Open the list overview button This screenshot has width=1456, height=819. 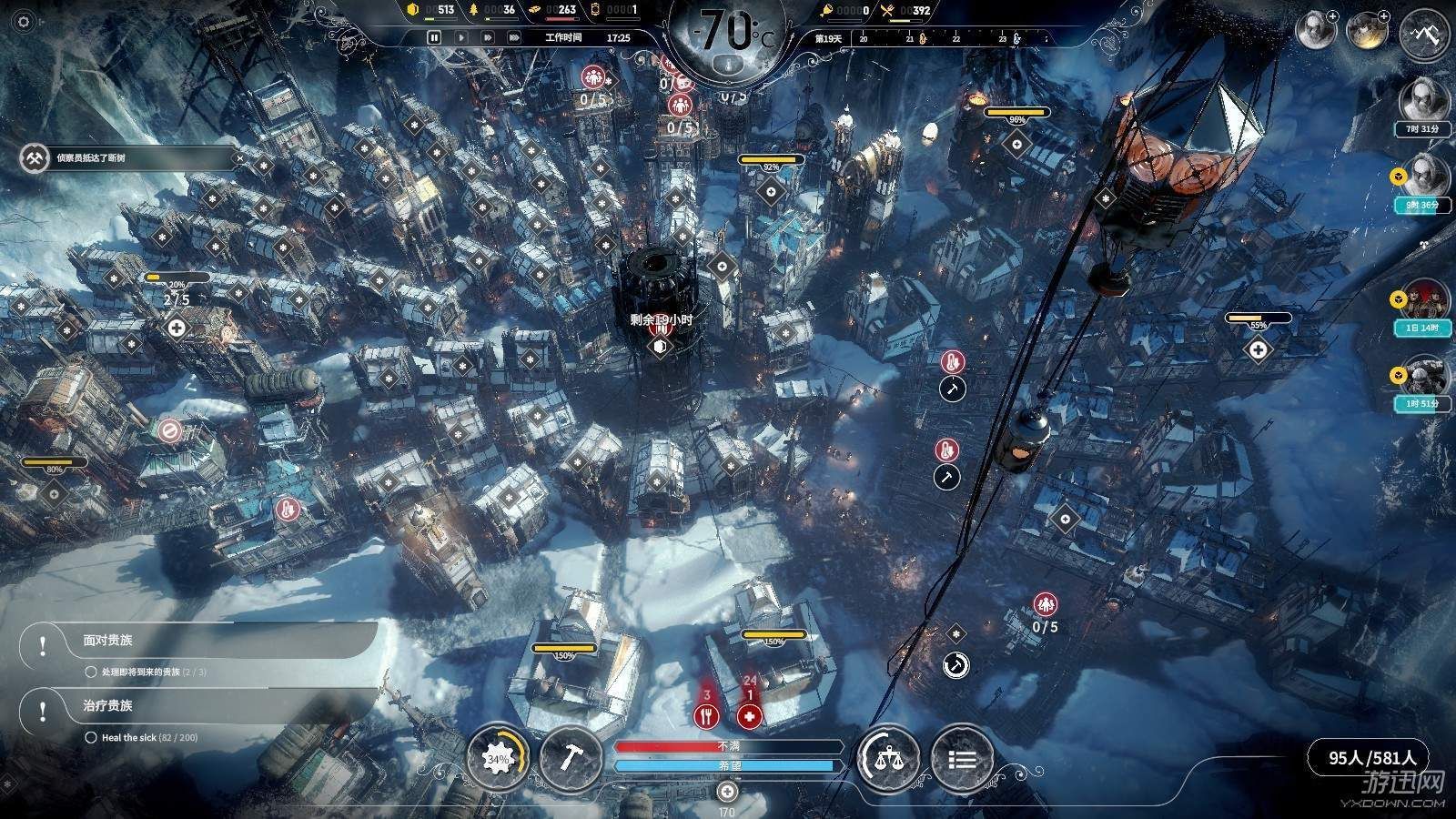(962, 758)
